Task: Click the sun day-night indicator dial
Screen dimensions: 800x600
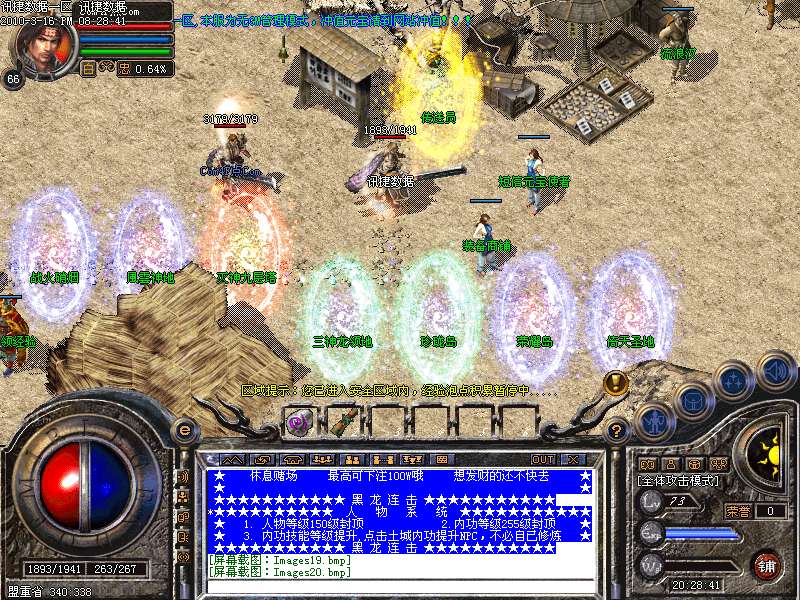Action: [769, 445]
